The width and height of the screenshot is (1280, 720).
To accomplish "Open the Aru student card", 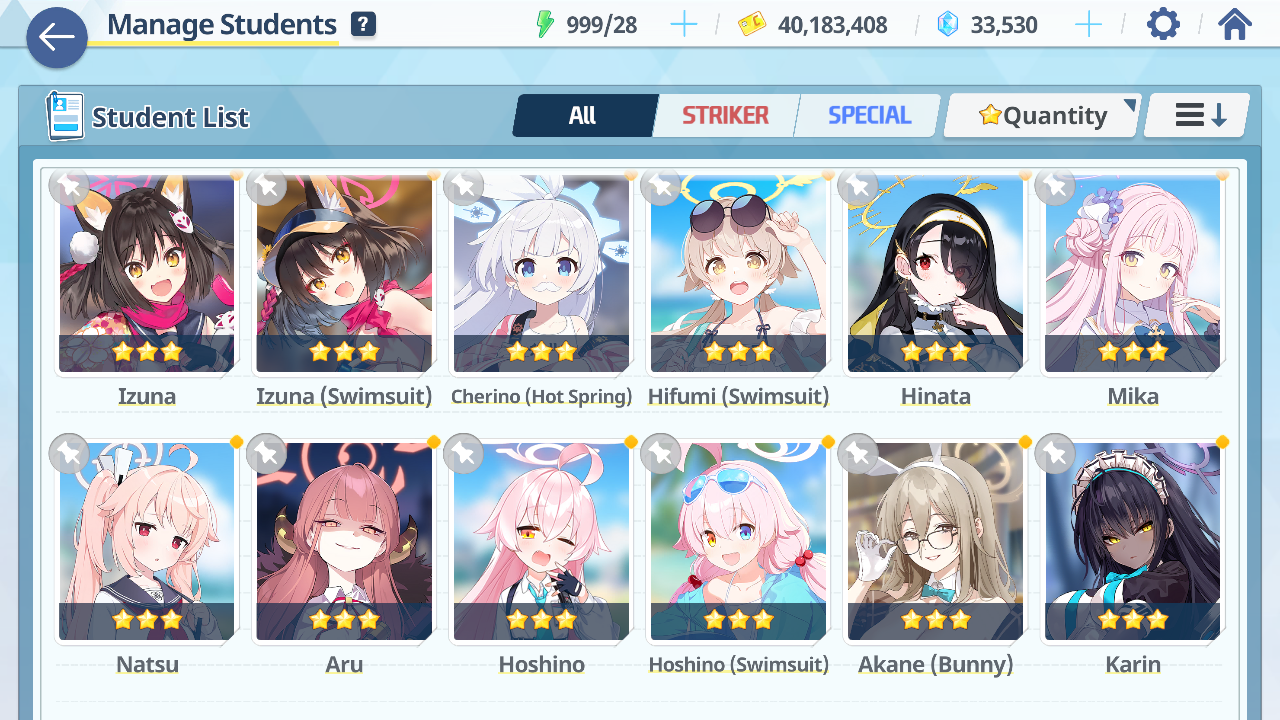I will [x=344, y=543].
